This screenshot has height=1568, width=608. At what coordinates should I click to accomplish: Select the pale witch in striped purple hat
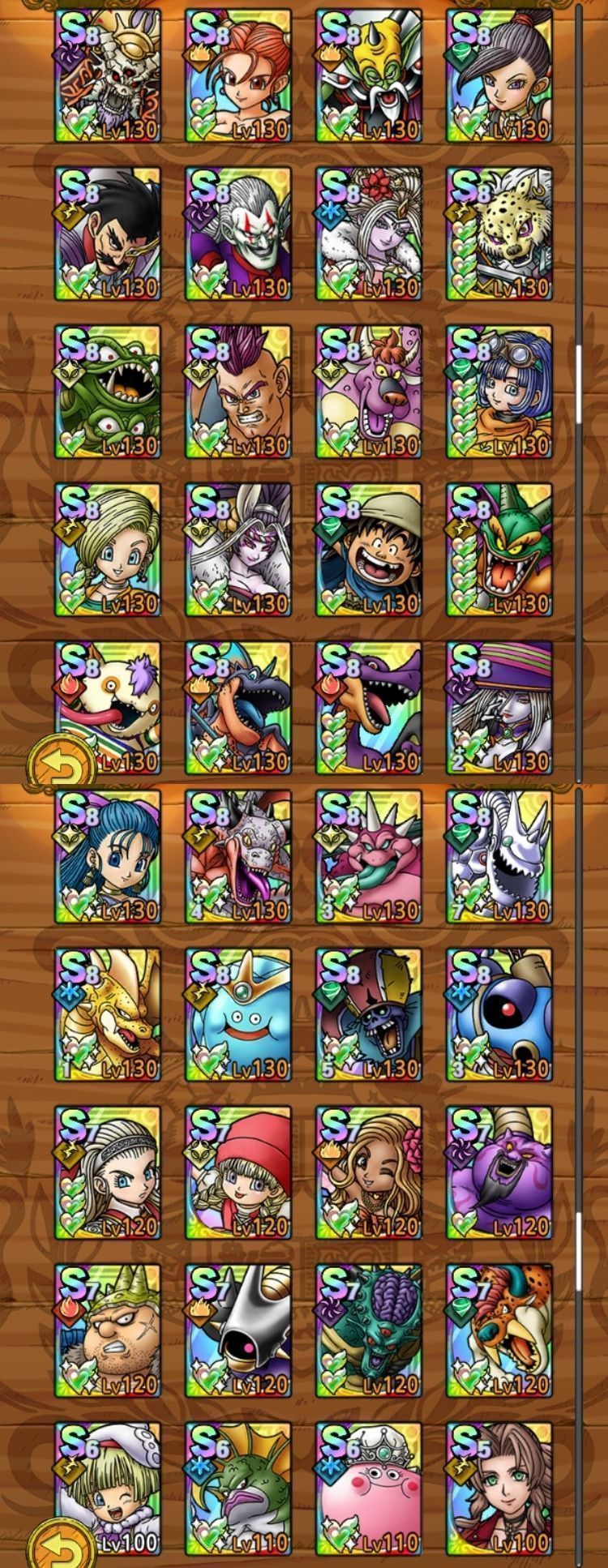pyautogui.click(x=499, y=708)
